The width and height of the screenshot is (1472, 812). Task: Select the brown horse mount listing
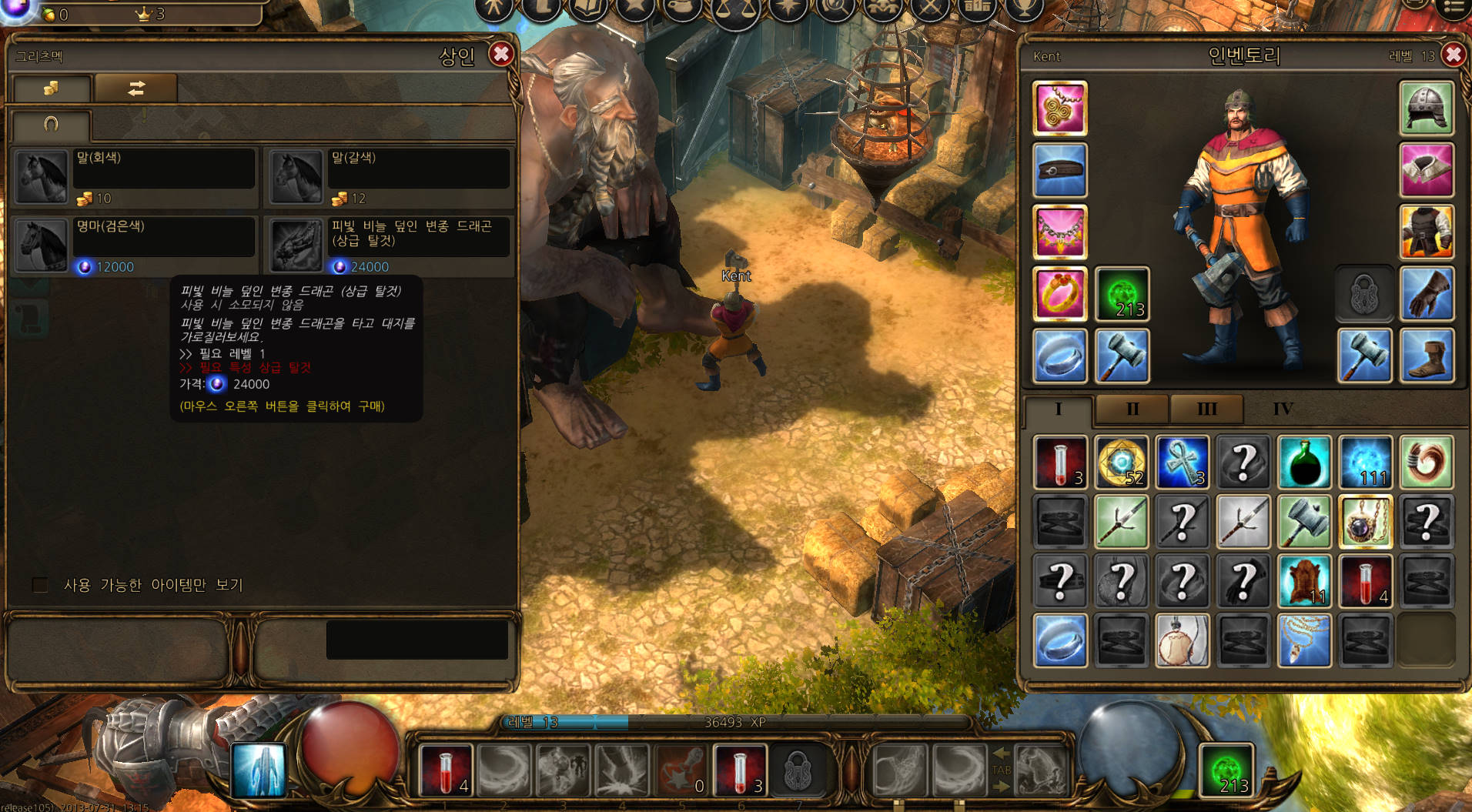coord(390,176)
